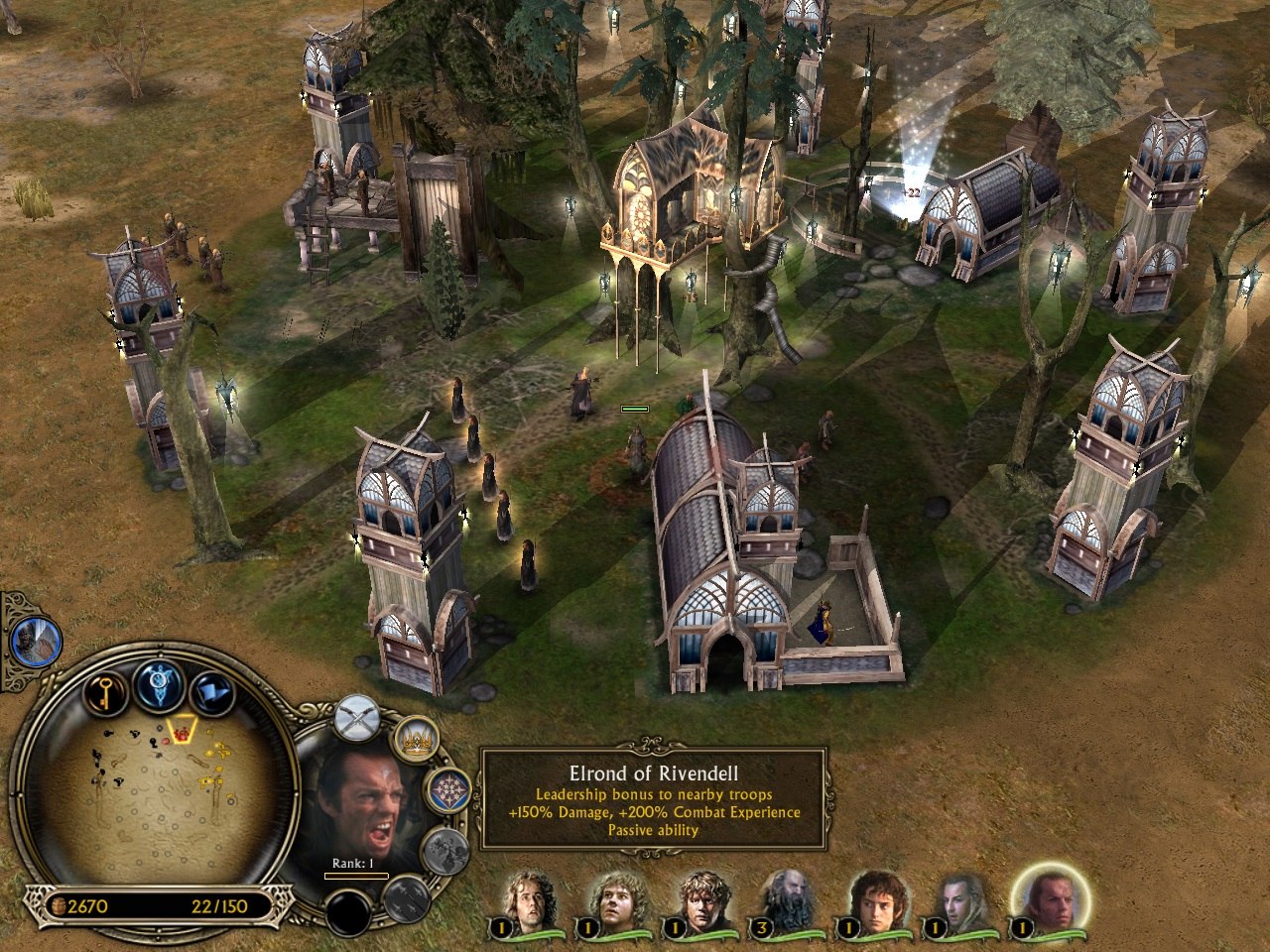Click the golden crown leadership ability

418,739
